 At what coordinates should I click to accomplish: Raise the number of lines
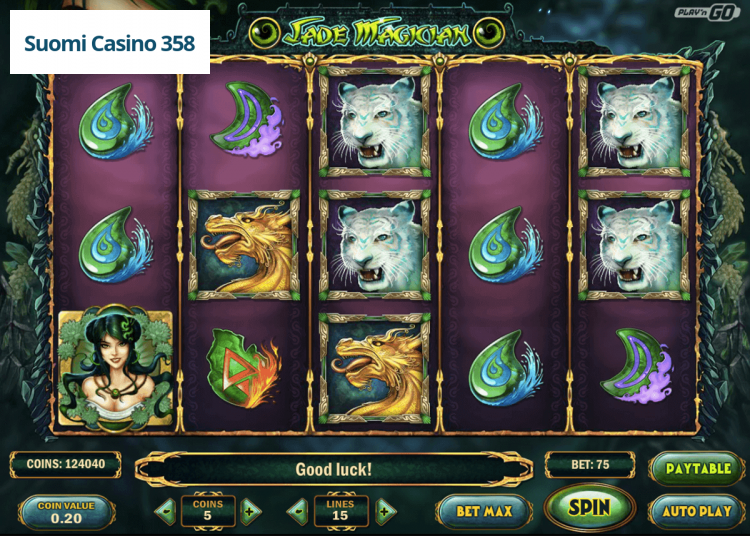(385, 512)
